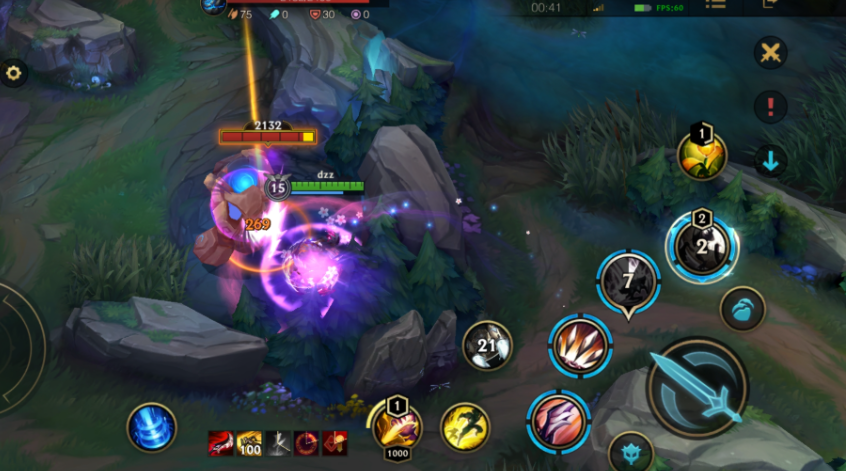Open the settings gear icon
Screen dimensions: 846x471
[13, 73]
